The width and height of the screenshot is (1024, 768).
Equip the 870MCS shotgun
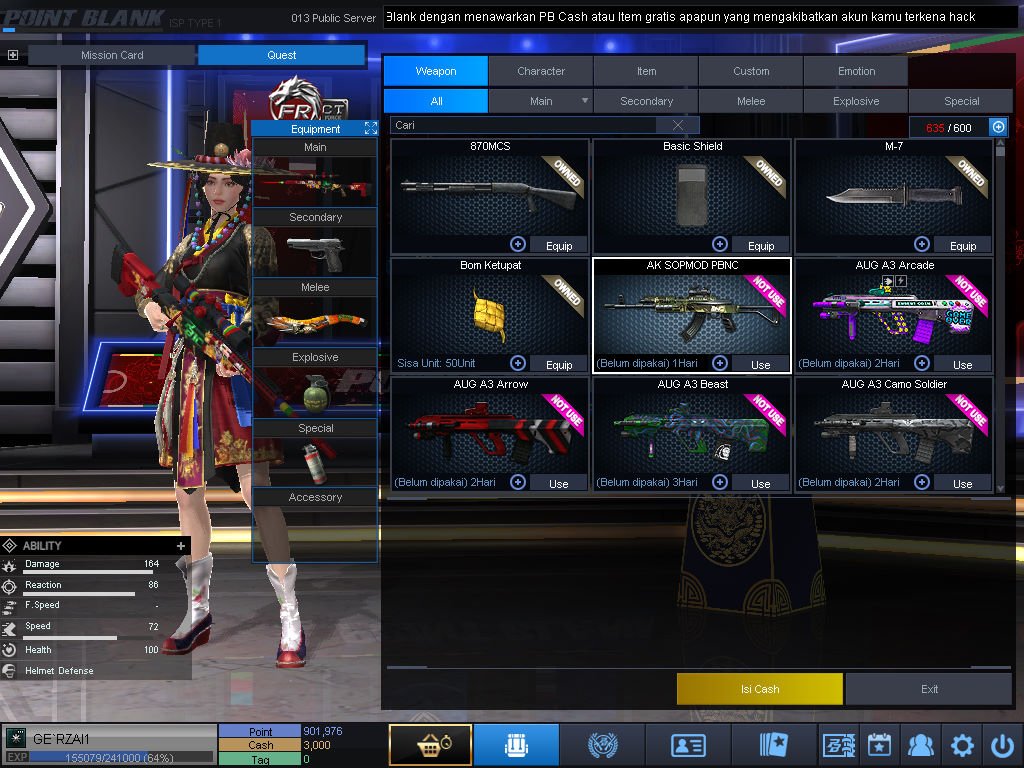559,246
